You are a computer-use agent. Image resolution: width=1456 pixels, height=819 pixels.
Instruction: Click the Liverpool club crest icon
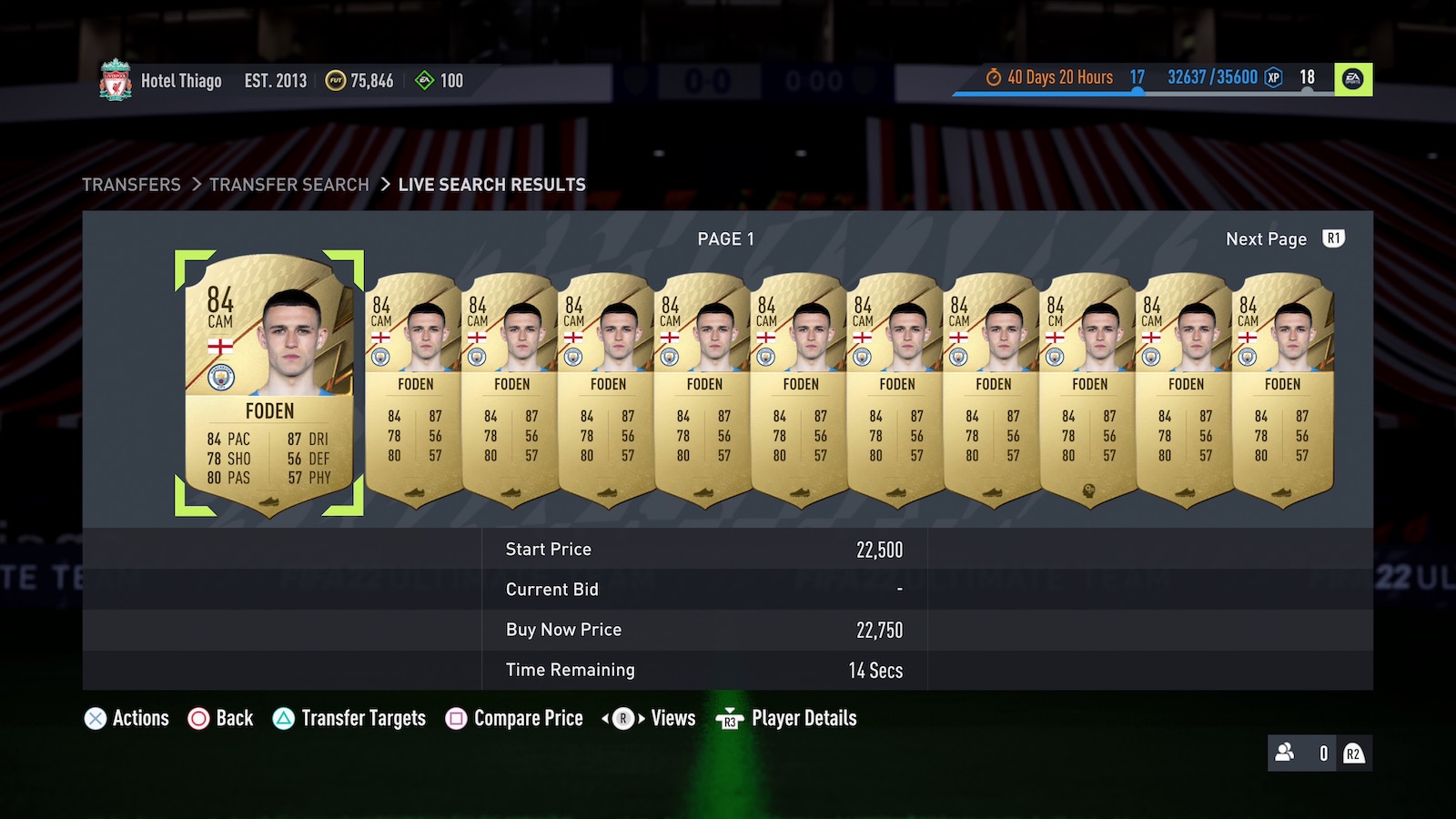[114, 80]
